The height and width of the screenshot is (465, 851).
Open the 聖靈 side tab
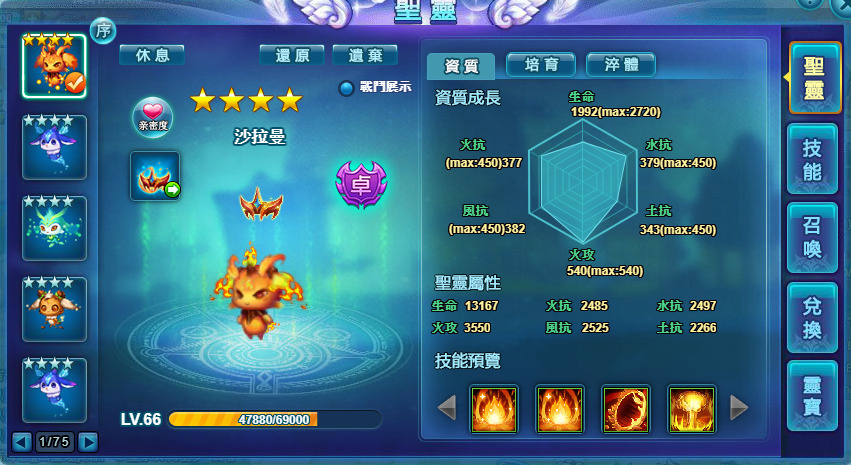coord(812,78)
